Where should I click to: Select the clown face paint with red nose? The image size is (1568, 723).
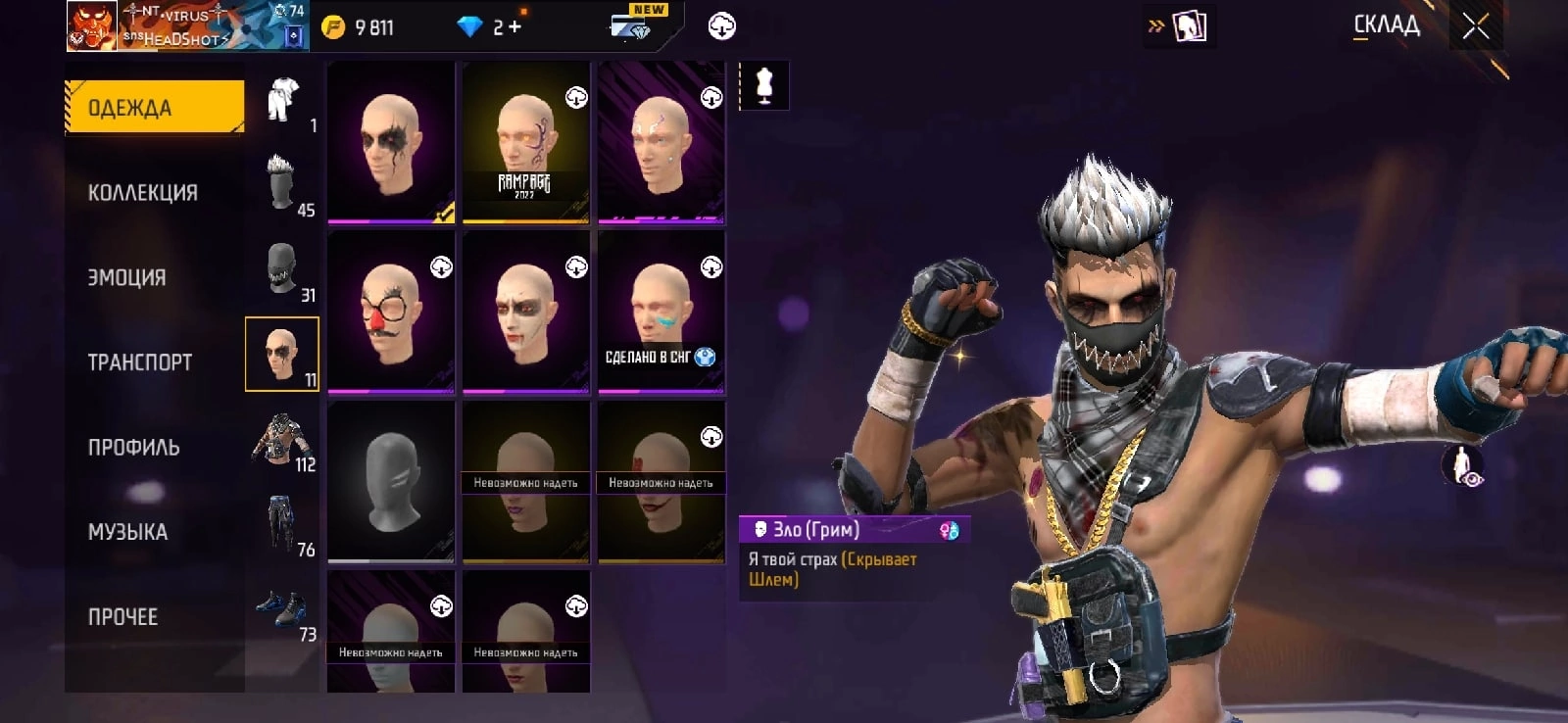point(391,313)
